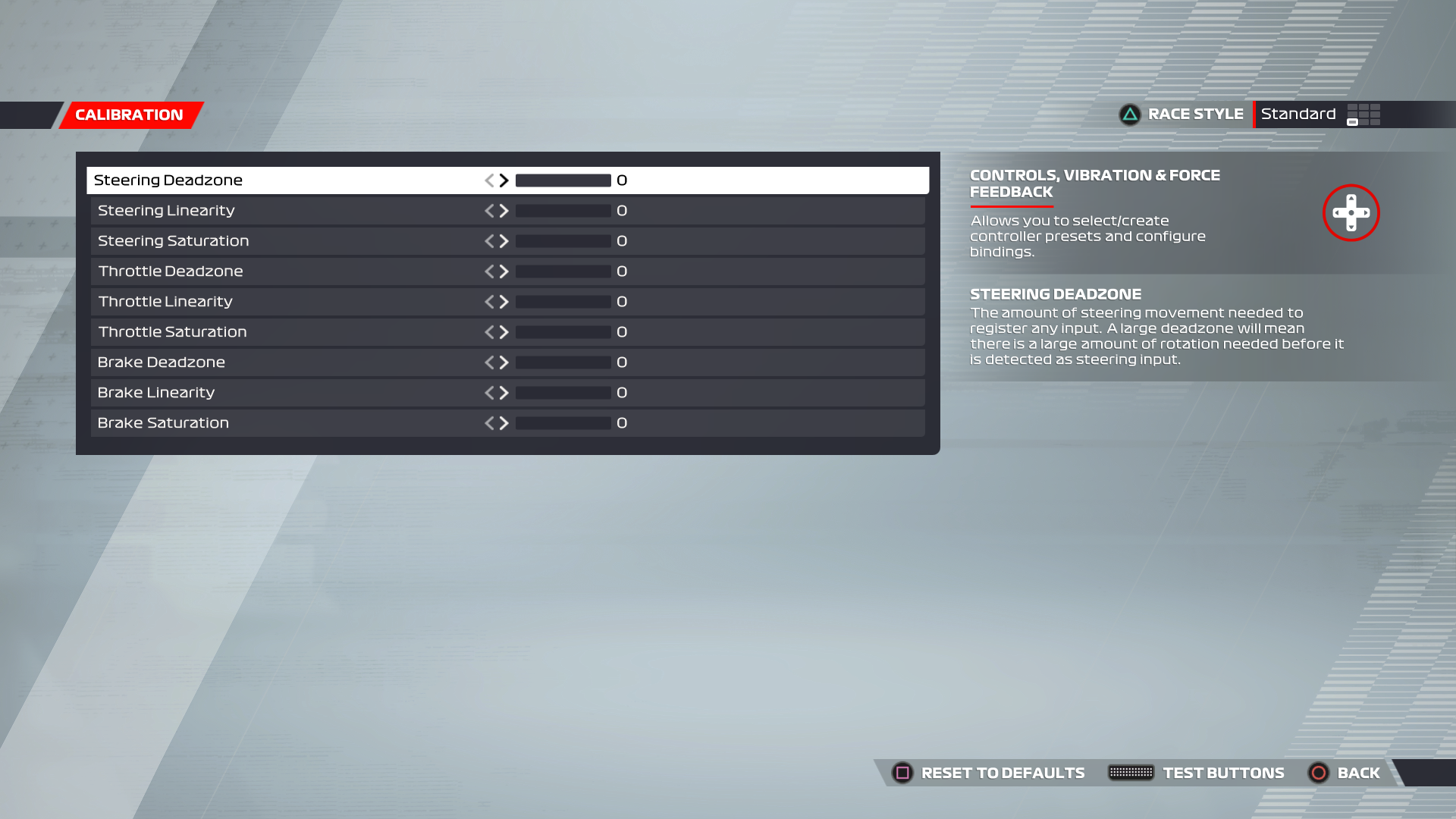Click the left arrow on Throttle Deadzone

[490, 271]
